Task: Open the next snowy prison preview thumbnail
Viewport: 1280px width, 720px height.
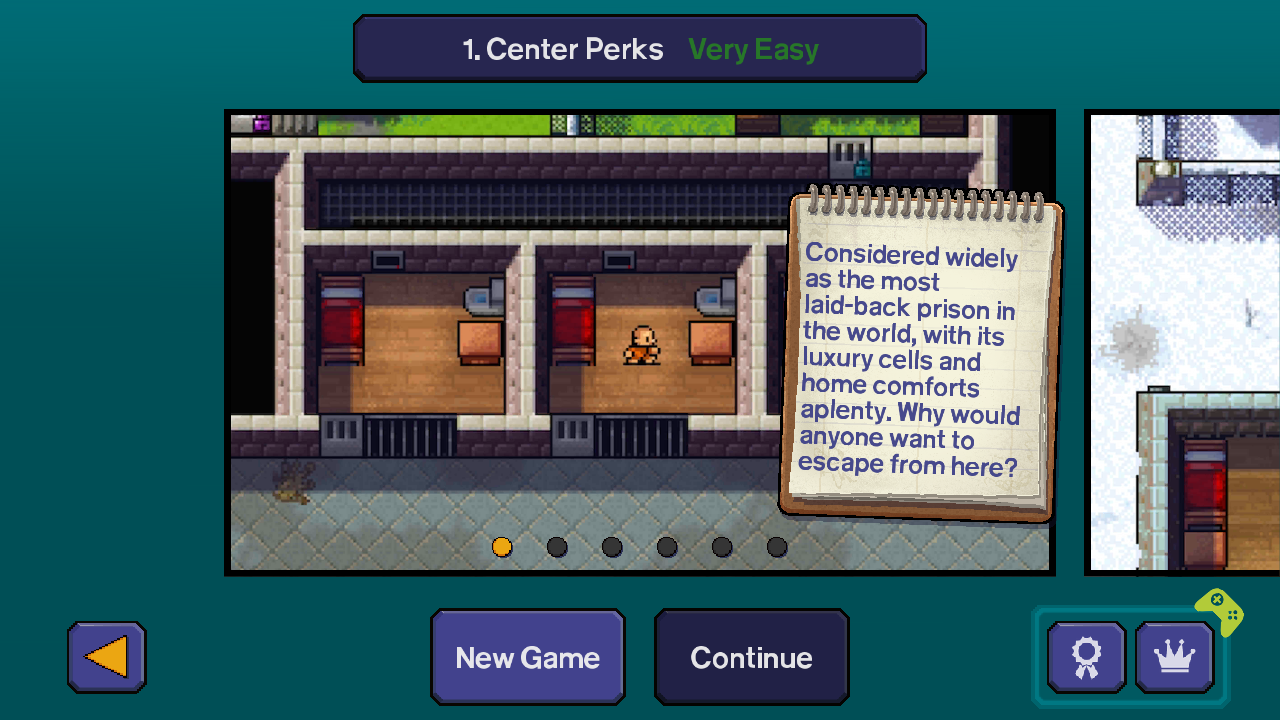Action: [x=1183, y=340]
